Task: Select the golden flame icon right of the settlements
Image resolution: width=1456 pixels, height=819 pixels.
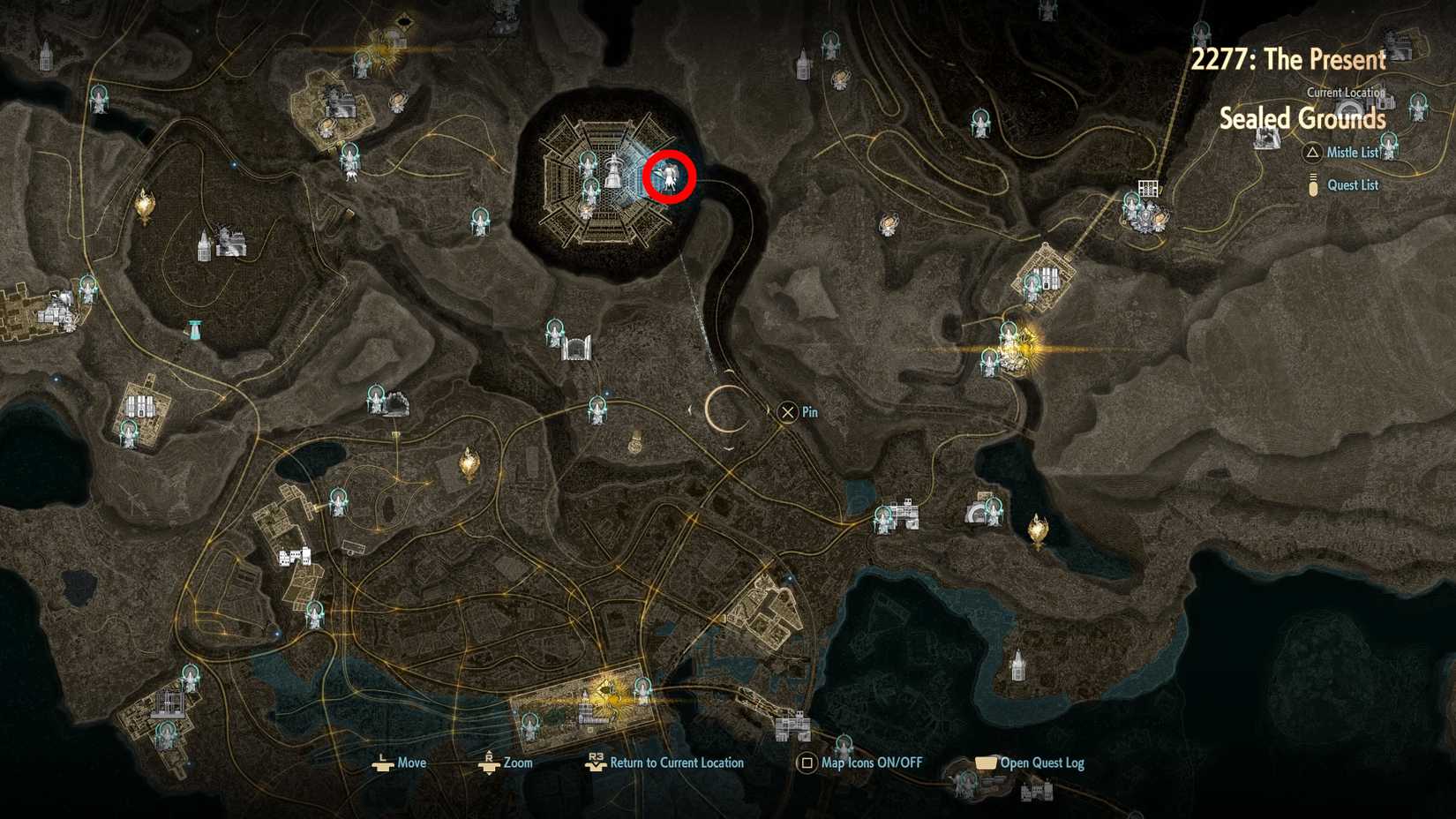Action: [x=1037, y=530]
